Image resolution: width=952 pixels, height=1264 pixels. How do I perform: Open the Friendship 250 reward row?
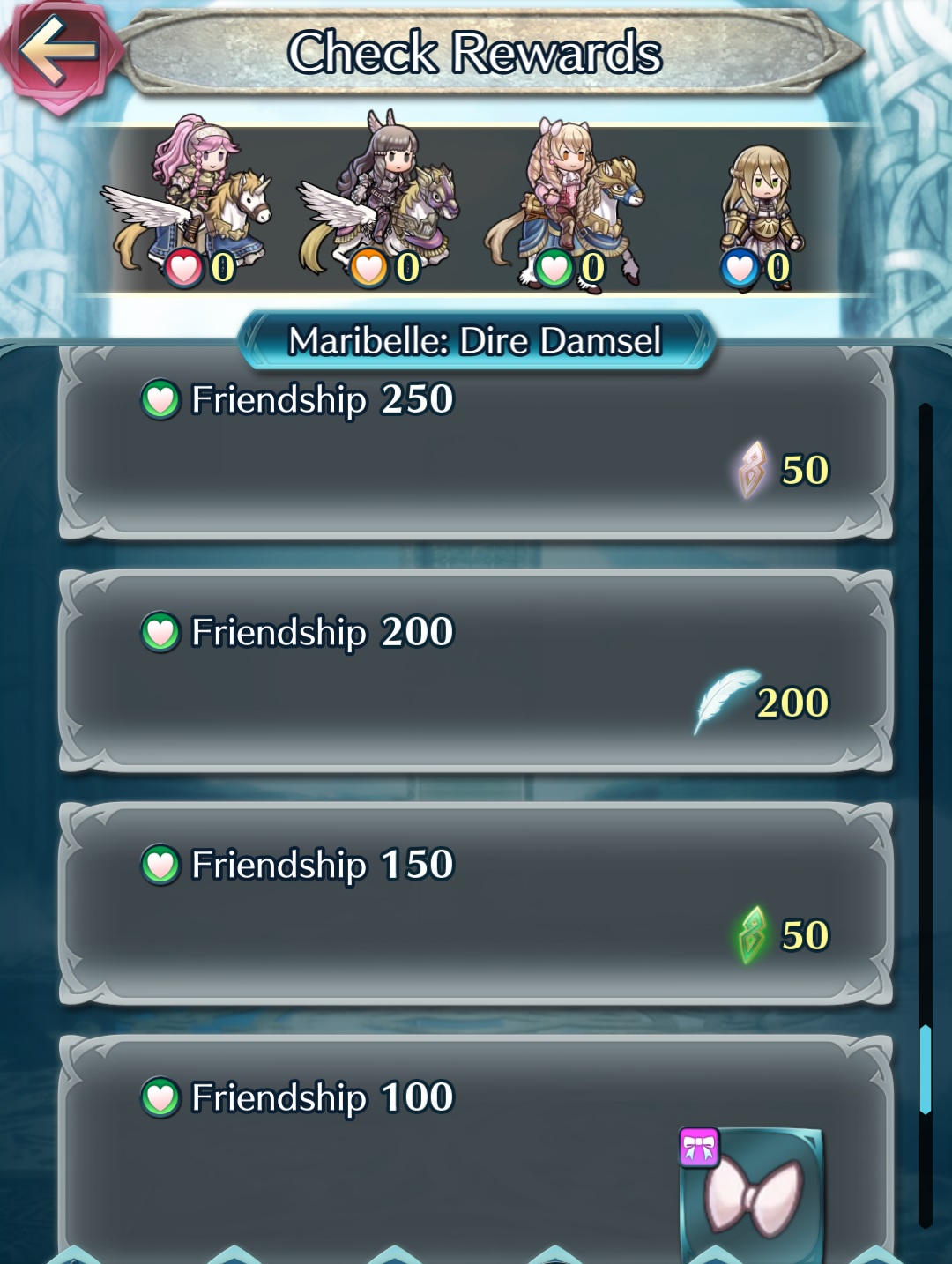[476, 442]
